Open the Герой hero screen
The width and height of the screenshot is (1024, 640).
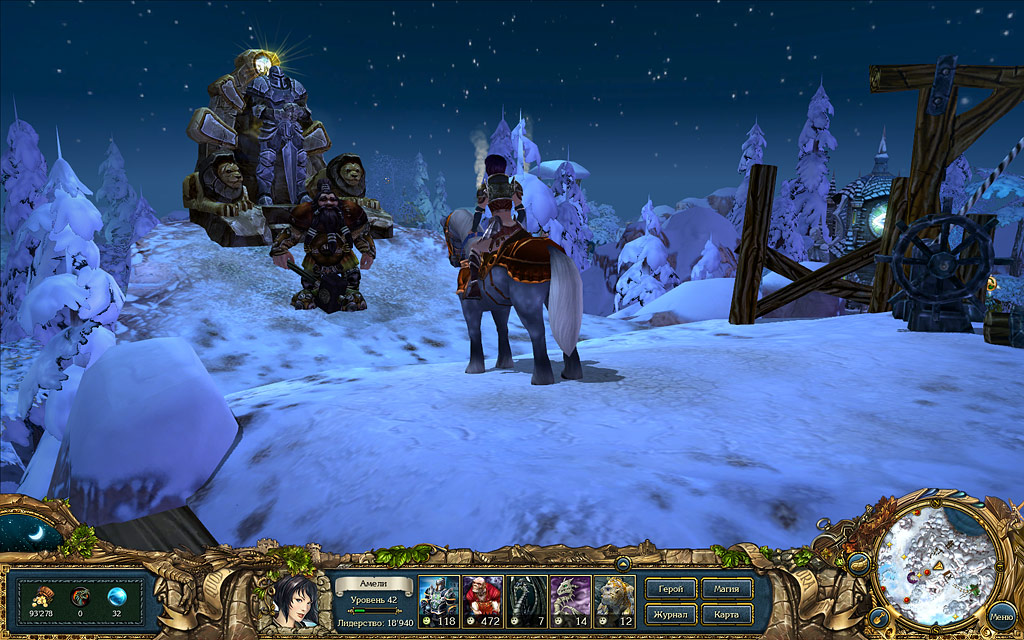click(x=671, y=589)
